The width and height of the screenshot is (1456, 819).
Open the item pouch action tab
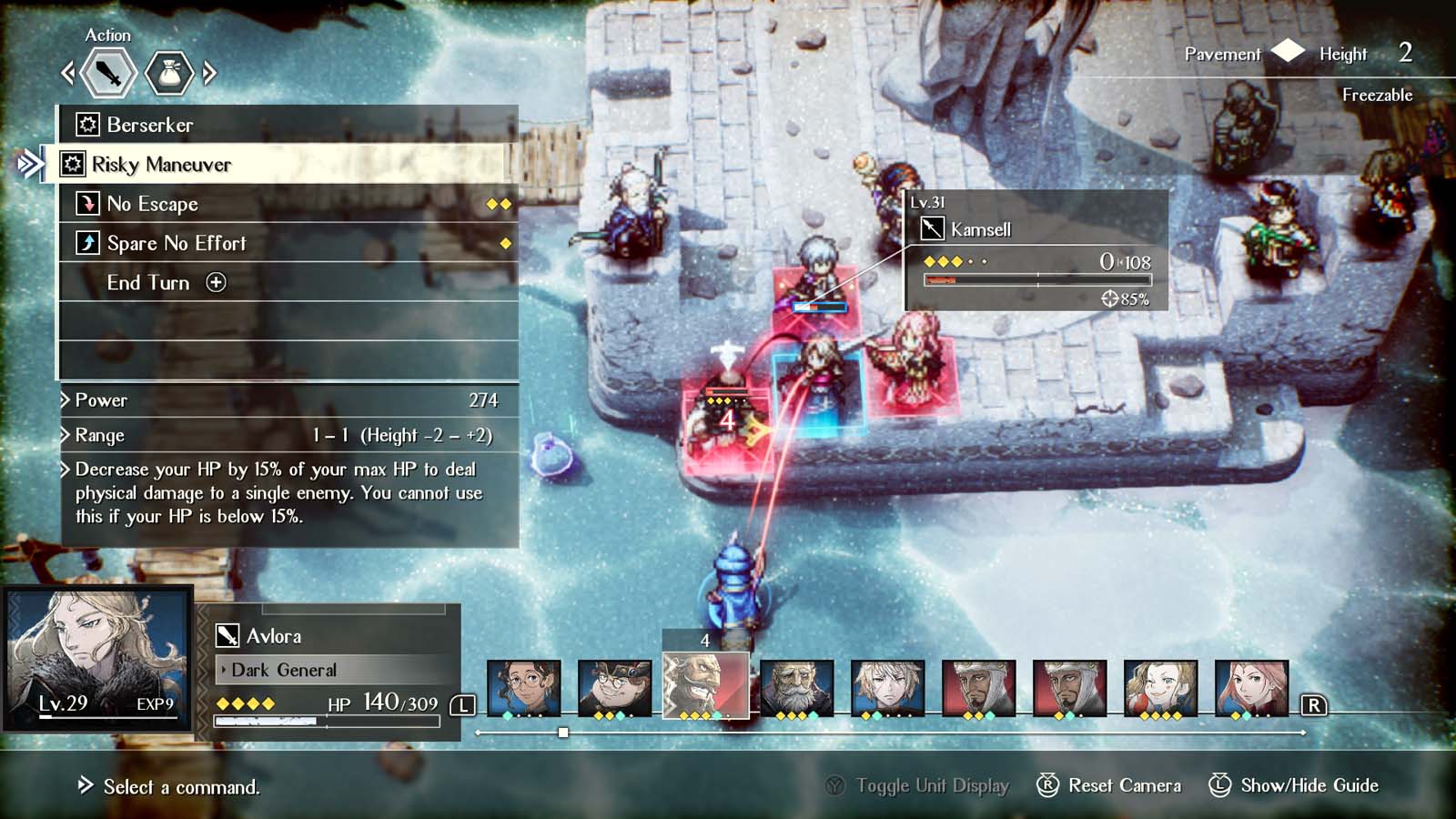coord(169,73)
